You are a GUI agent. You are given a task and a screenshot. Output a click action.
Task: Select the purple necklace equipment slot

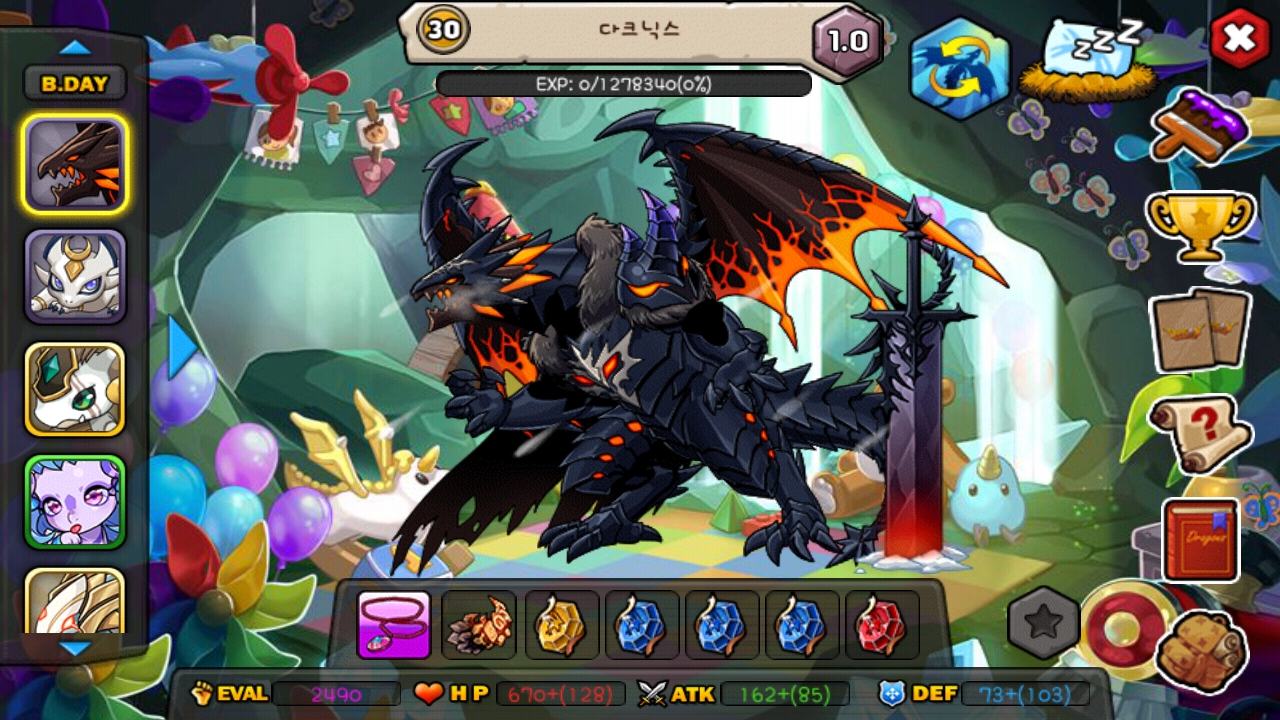[x=394, y=625]
